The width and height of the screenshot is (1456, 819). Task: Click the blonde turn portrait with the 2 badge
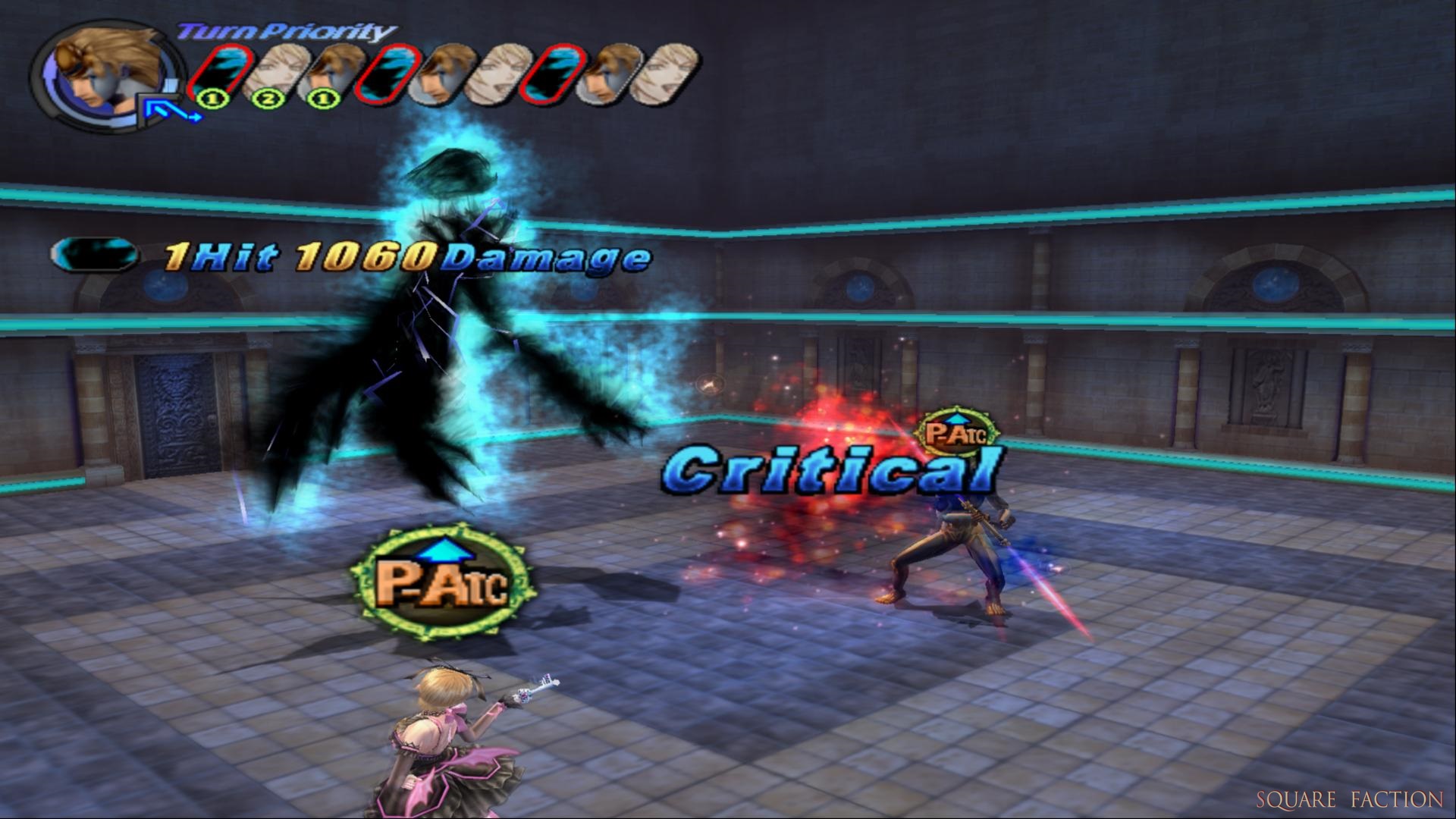(271, 74)
